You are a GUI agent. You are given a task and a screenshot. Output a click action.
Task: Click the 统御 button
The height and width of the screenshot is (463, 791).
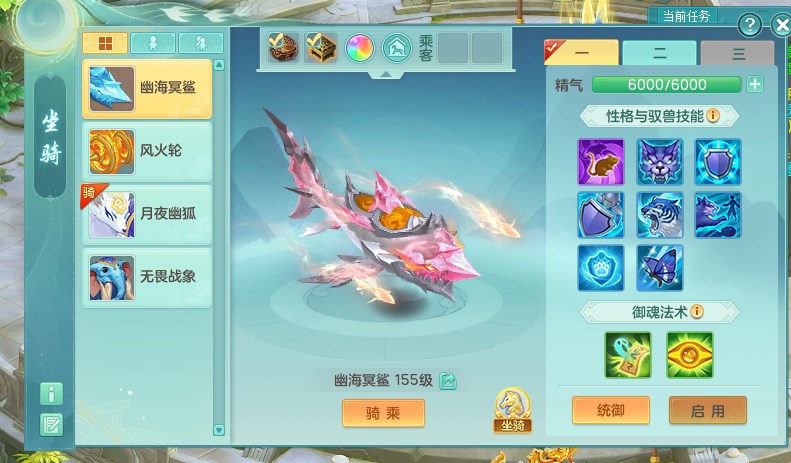(611, 410)
